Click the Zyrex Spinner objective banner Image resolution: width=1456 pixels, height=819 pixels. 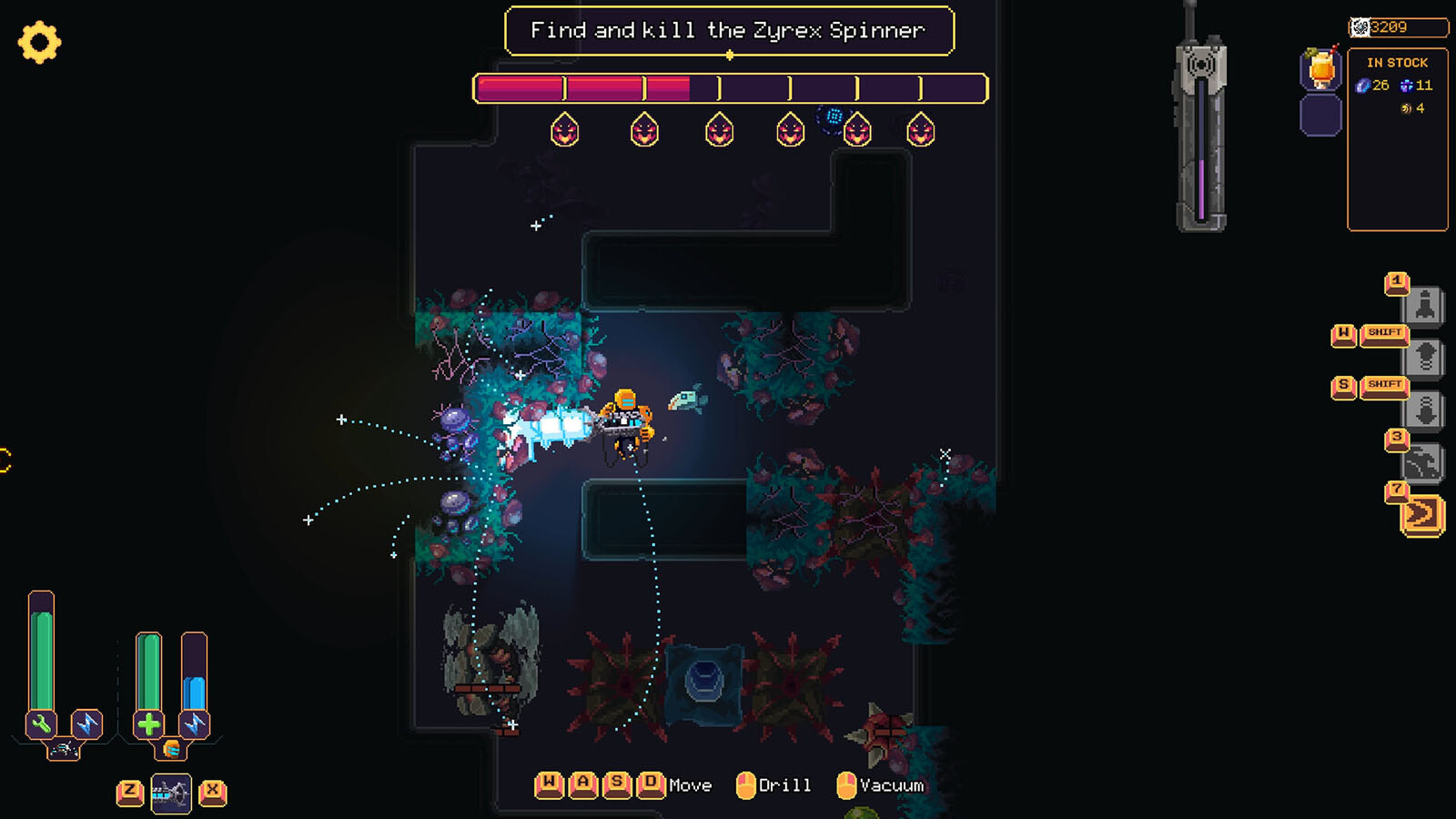pos(729,31)
